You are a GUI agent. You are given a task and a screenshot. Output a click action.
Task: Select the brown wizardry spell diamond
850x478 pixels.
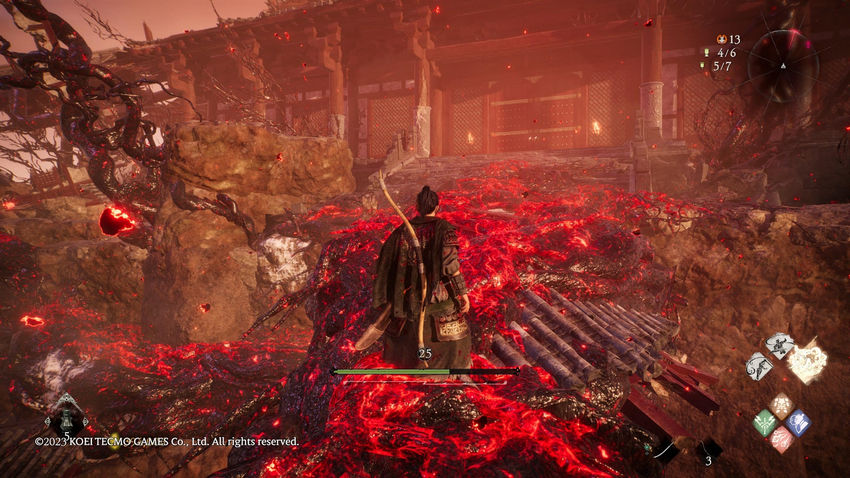coord(781,406)
